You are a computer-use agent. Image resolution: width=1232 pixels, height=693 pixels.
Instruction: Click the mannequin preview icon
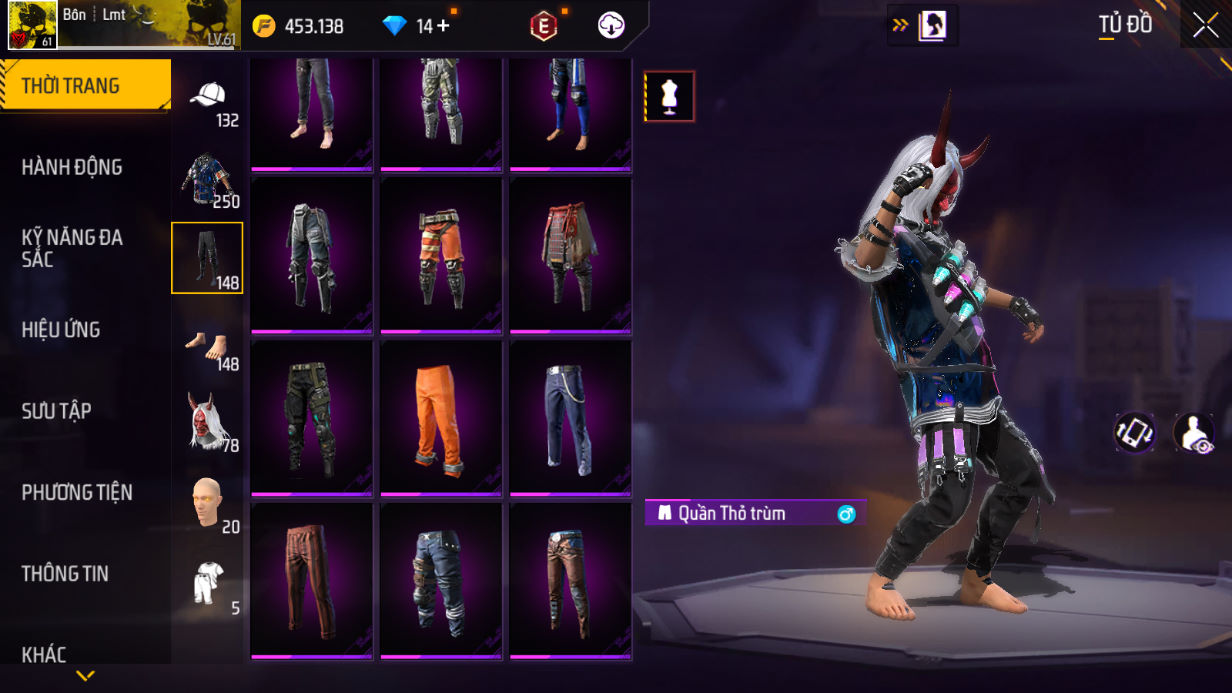(x=669, y=96)
